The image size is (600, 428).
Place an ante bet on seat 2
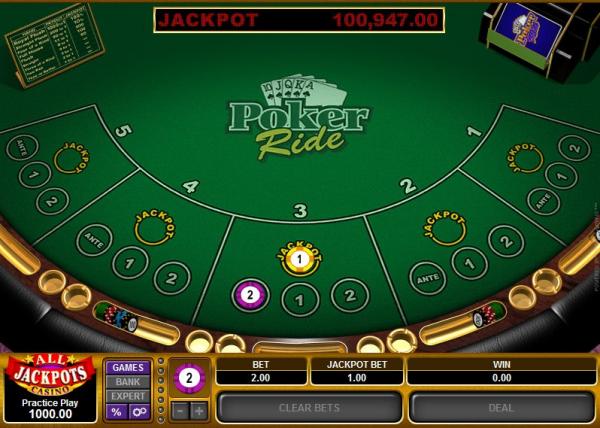(429, 275)
